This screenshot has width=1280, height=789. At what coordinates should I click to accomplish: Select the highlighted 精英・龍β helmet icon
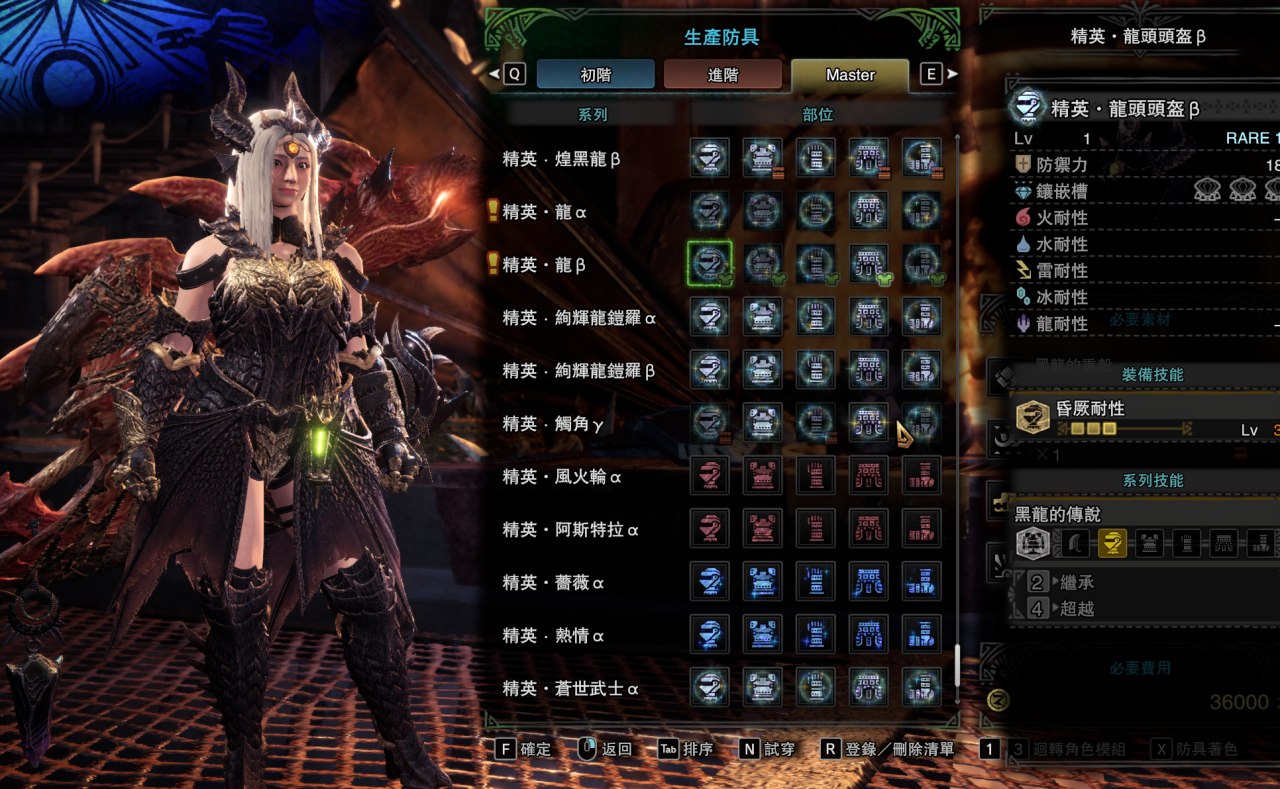709,263
